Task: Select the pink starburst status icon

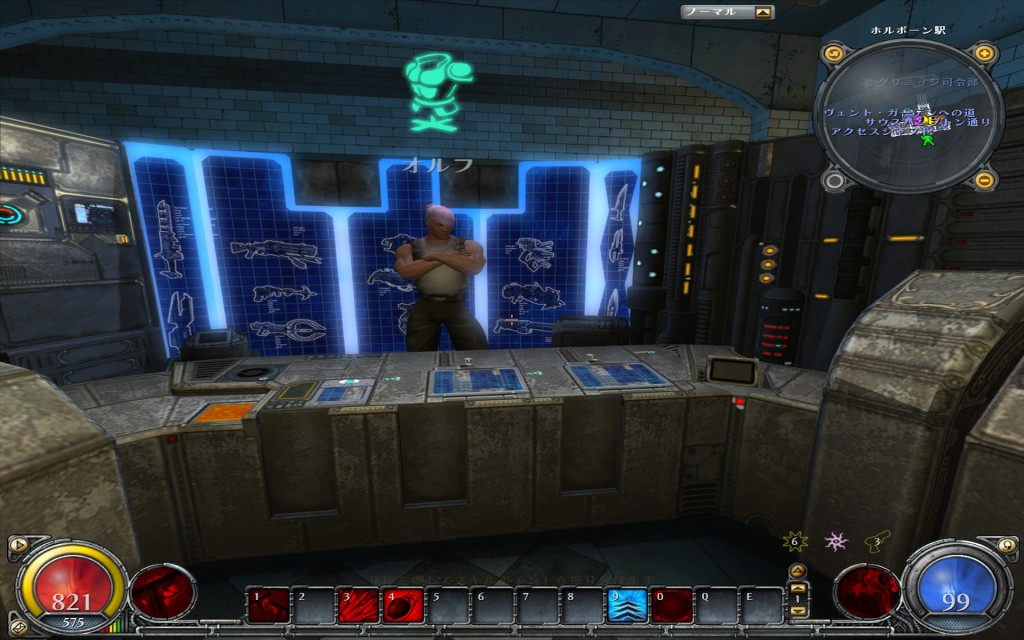Action: pyautogui.click(x=836, y=541)
